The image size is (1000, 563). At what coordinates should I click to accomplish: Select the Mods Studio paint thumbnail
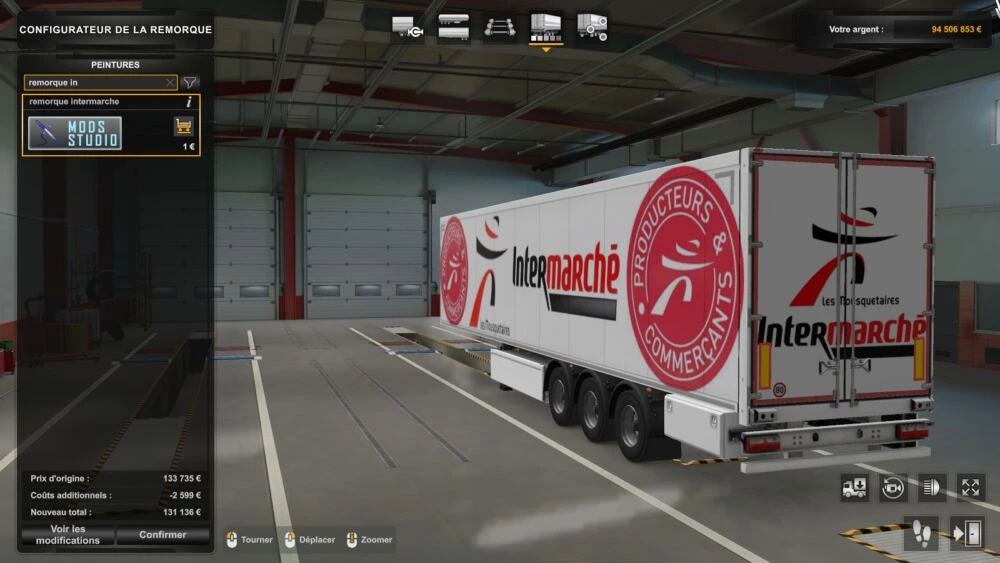pyautogui.click(x=75, y=133)
